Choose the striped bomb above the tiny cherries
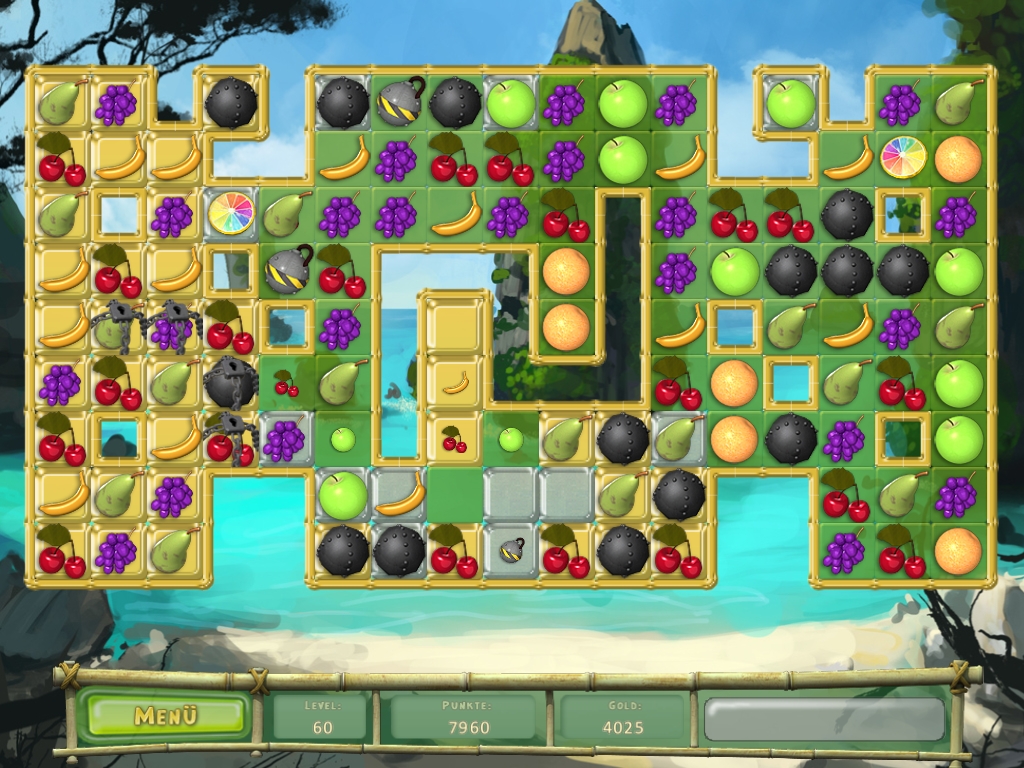The height and width of the screenshot is (768, 1024). 287,269
